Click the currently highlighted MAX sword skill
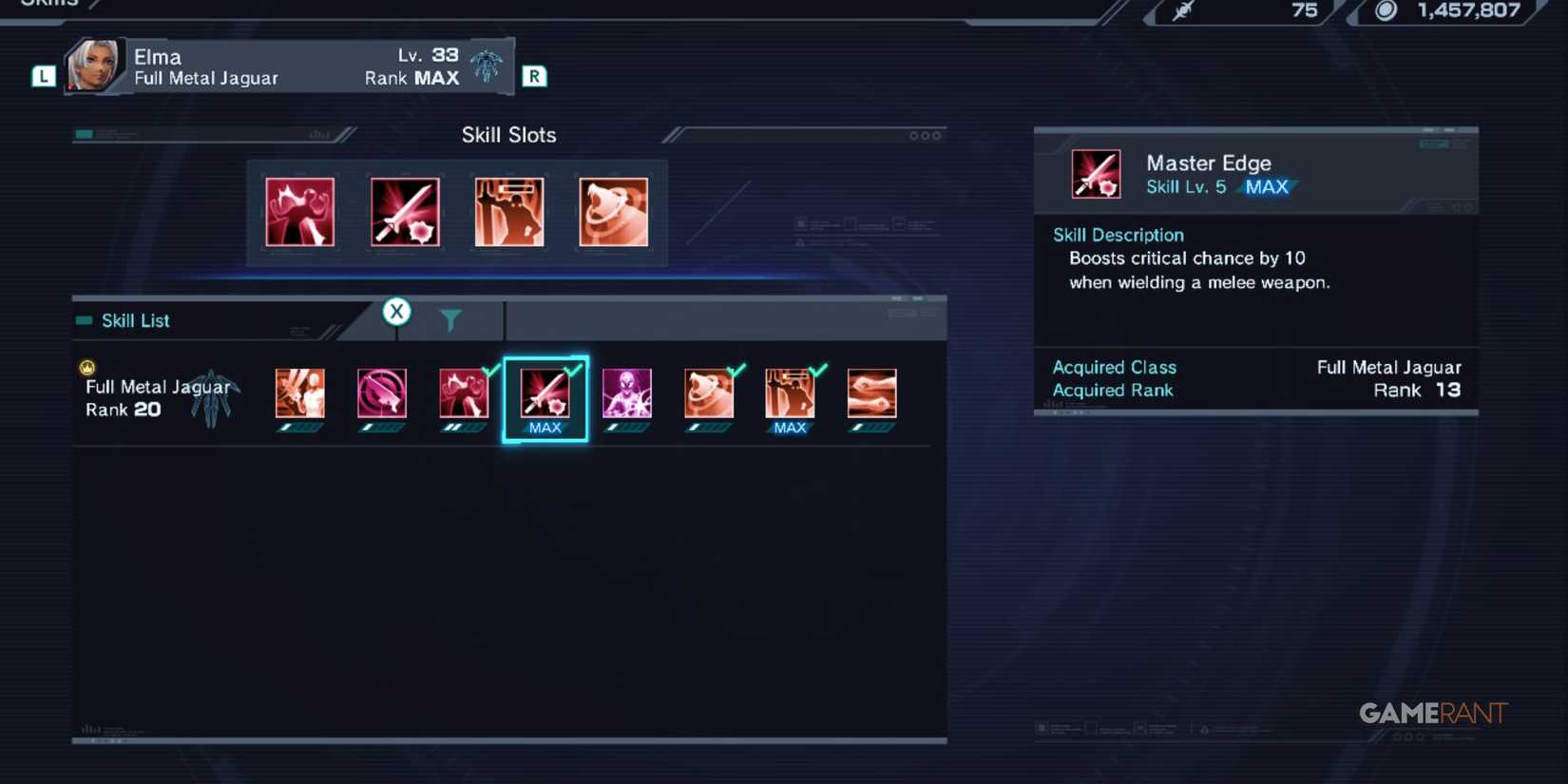Screen dimensions: 1568x784 click(x=545, y=394)
